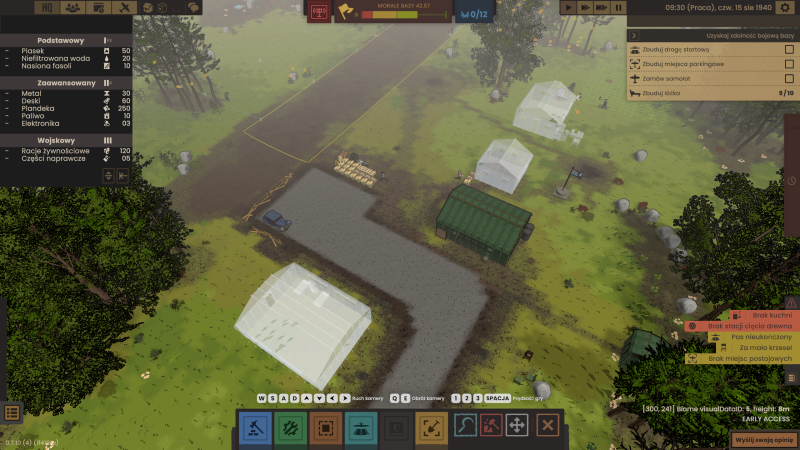The image size is (800, 450).
Task: Set game speed to double fast-forward
Action: pyautogui.click(x=585, y=7)
